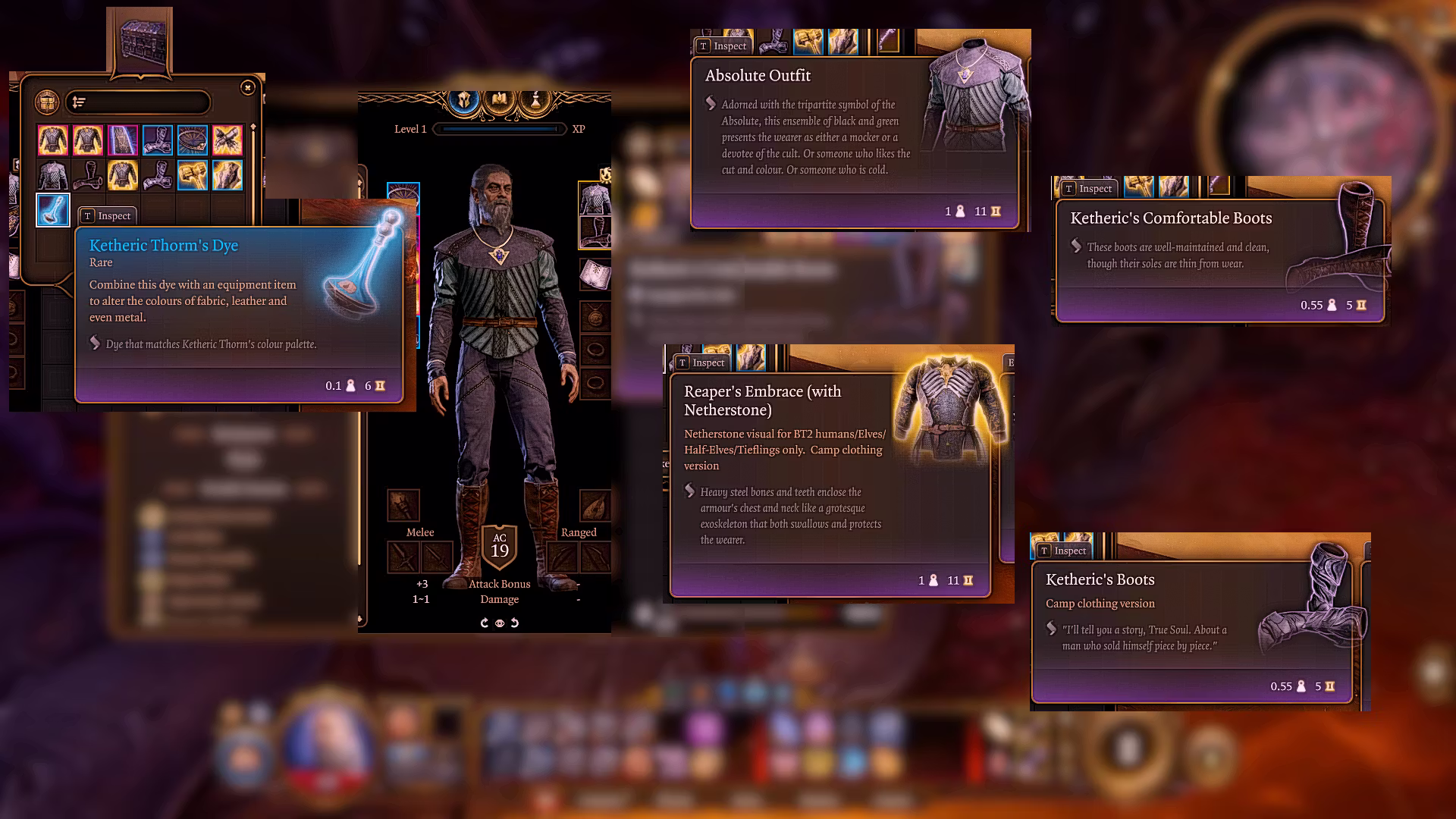Select the grey Absolute Outfit slot in container
Image resolution: width=1456 pixels, height=819 pixels.
(x=53, y=175)
